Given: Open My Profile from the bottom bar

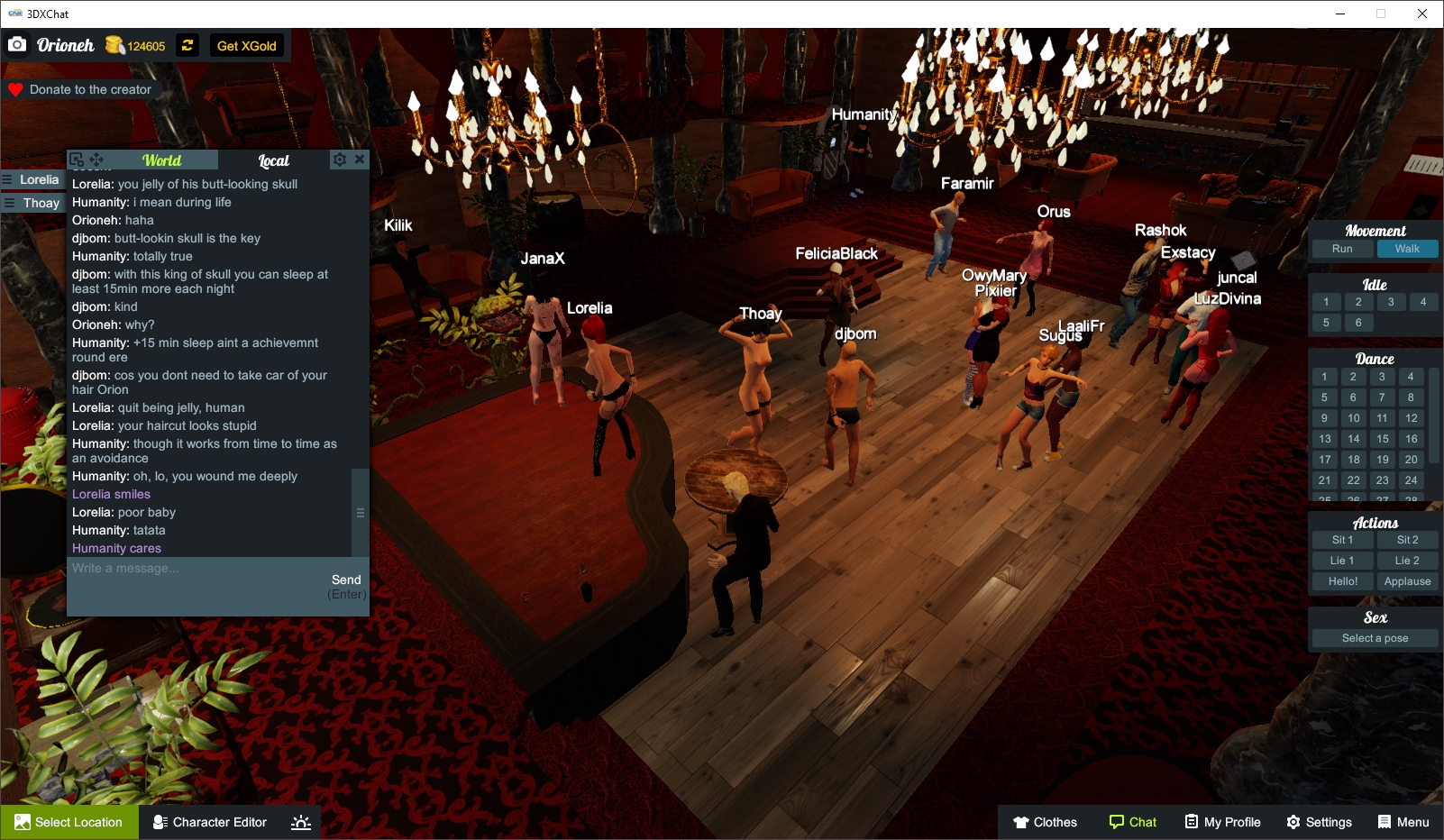Looking at the screenshot, I should click(x=1222, y=822).
